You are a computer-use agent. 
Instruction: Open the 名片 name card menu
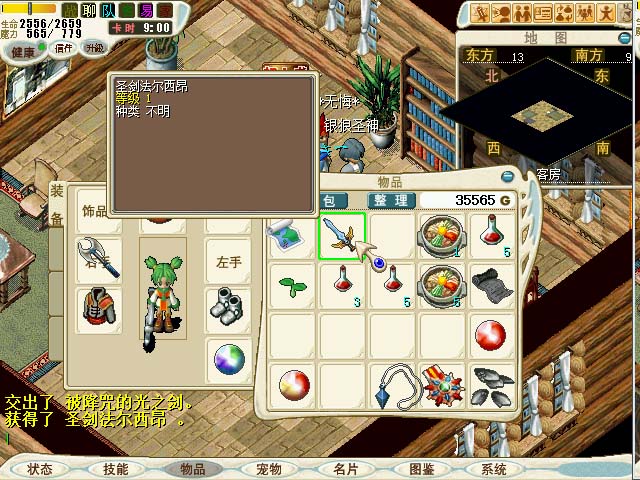coord(345,469)
